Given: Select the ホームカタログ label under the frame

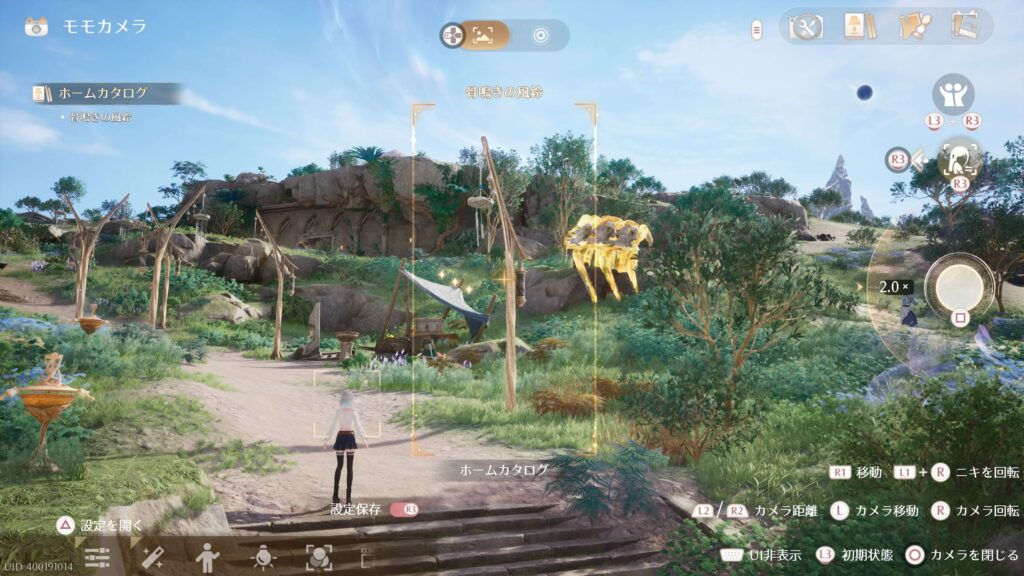Looking at the screenshot, I should (x=504, y=469).
